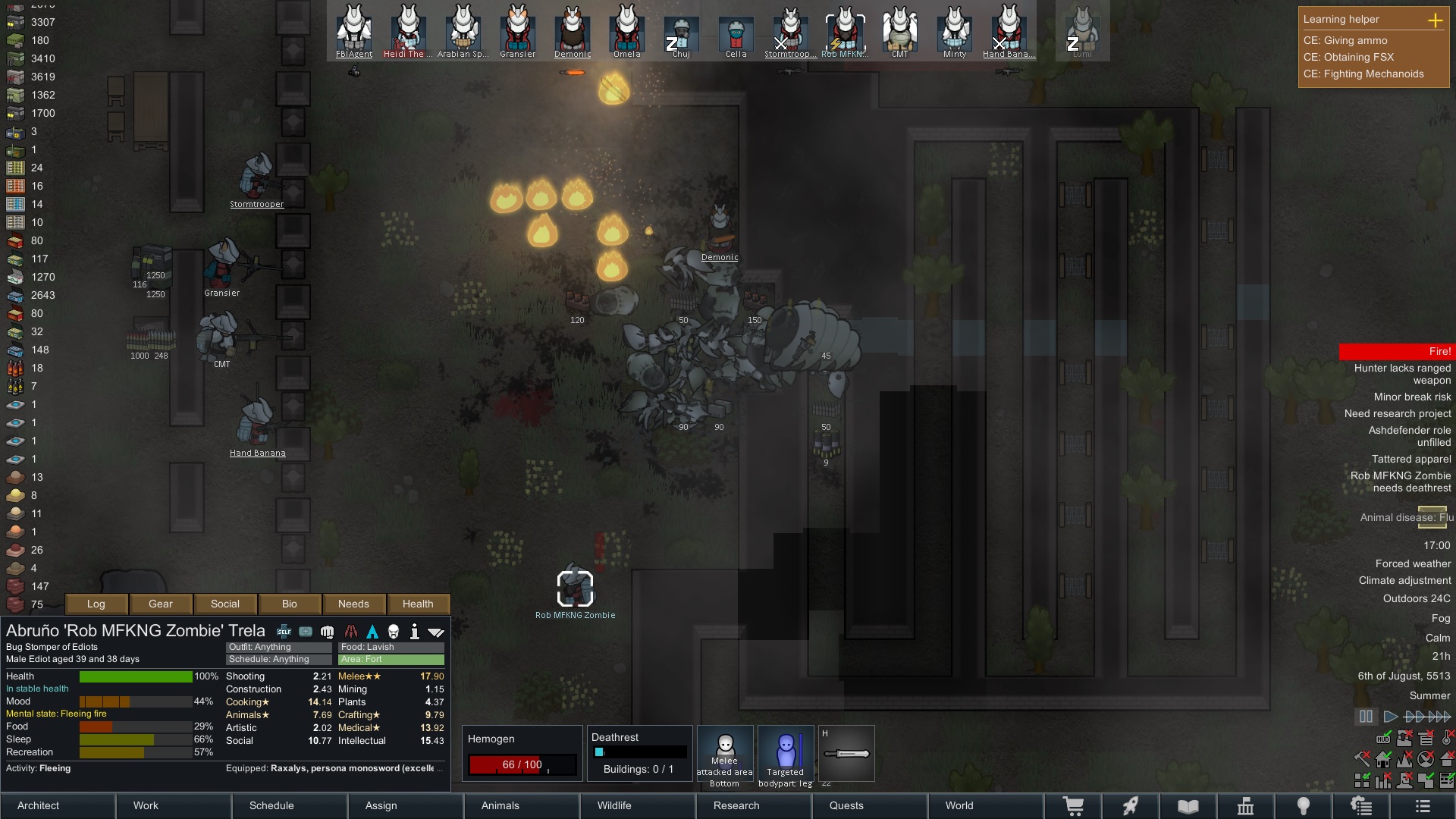Toggle the HUD visibility indicator
Screen dimensions: 1456x819
[1383, 739]
